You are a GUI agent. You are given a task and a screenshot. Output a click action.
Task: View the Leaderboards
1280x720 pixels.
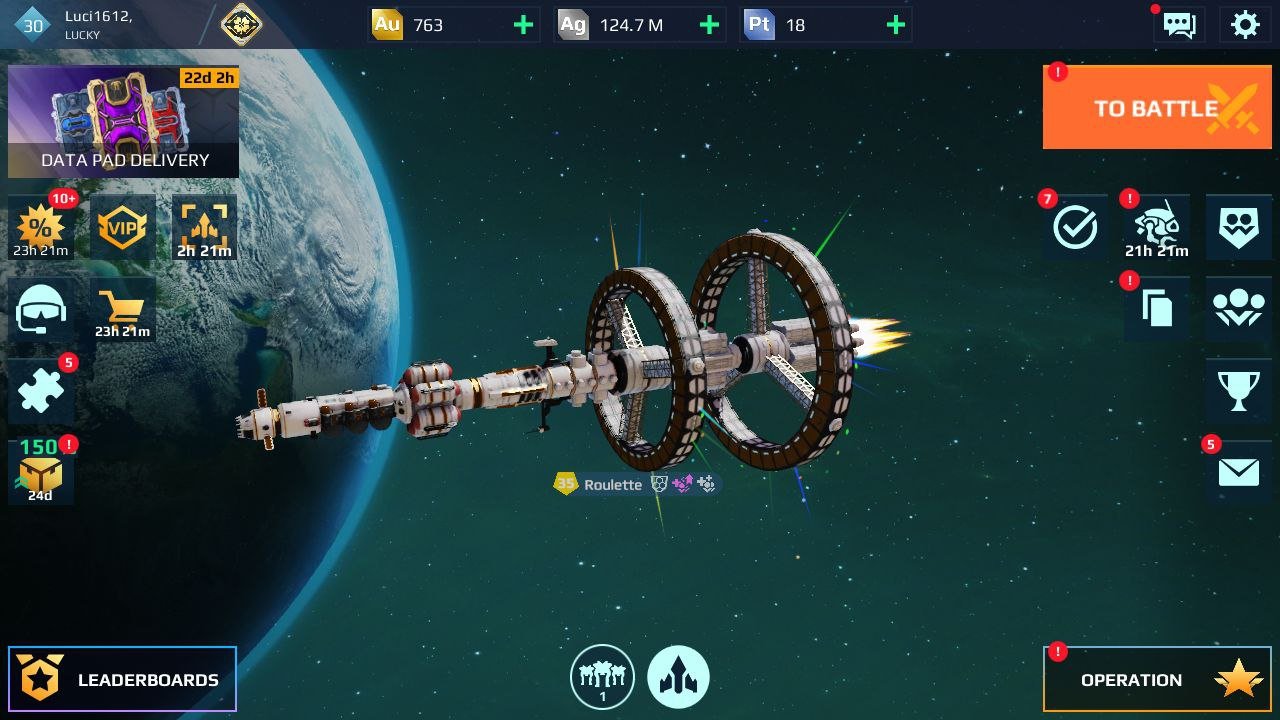click(x=122, y=679)
